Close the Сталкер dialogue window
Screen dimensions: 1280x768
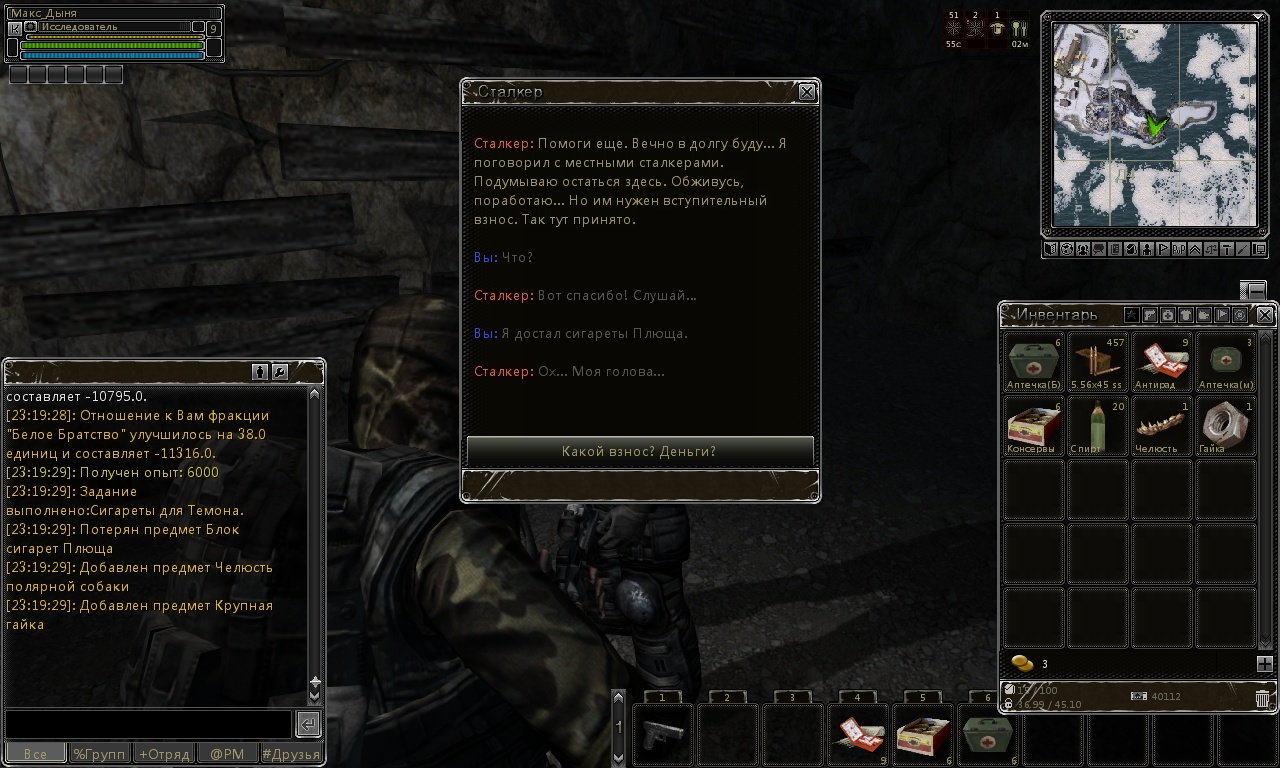807,92
